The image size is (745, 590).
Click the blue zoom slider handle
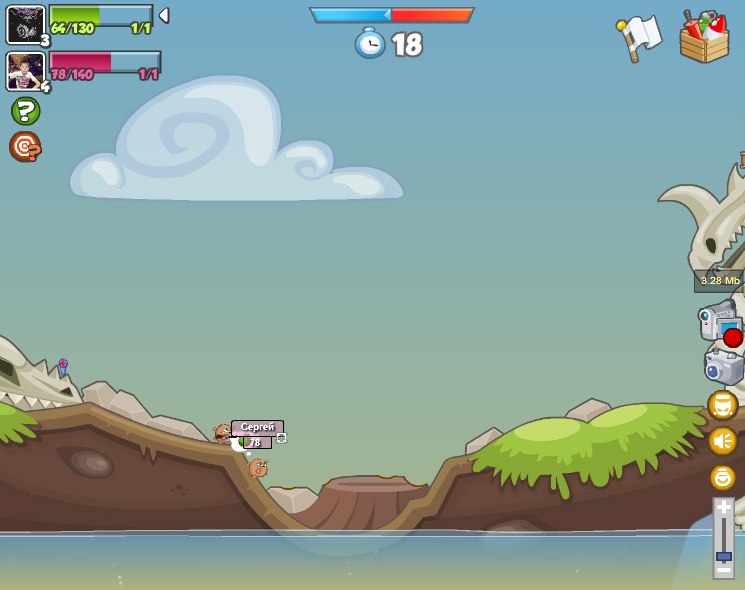point(723,556)
